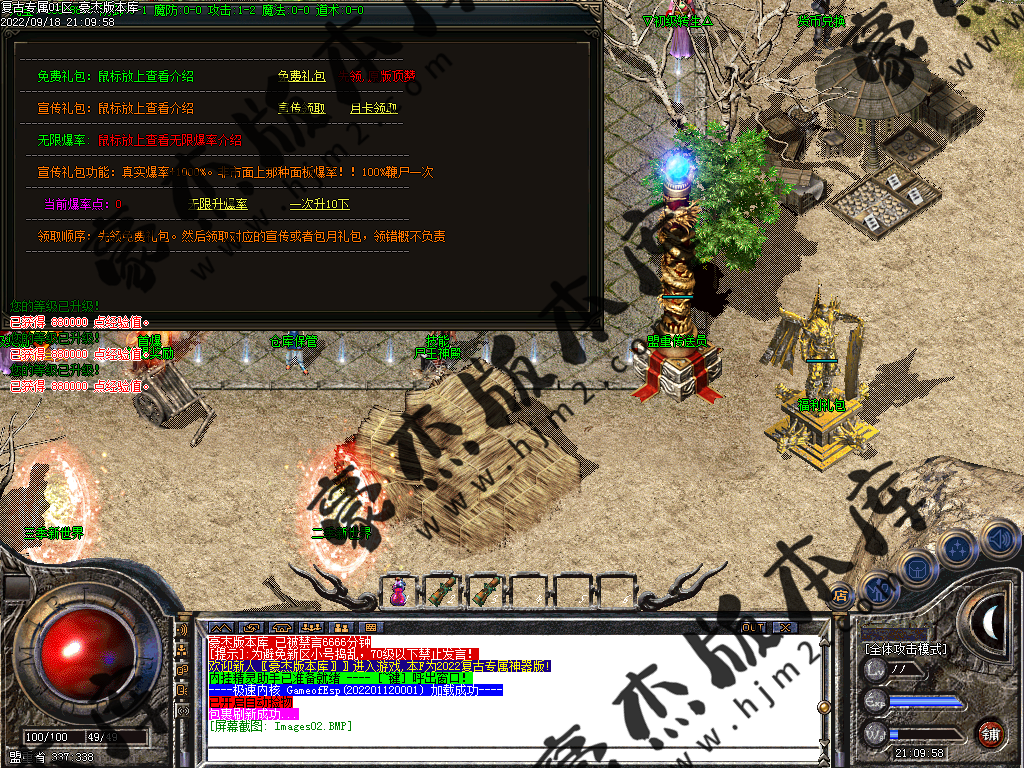Claim the 免费礼包 free gift link
Image resolution: width=1024 pixels, height=768 pixels.
[x=301, y=76]
